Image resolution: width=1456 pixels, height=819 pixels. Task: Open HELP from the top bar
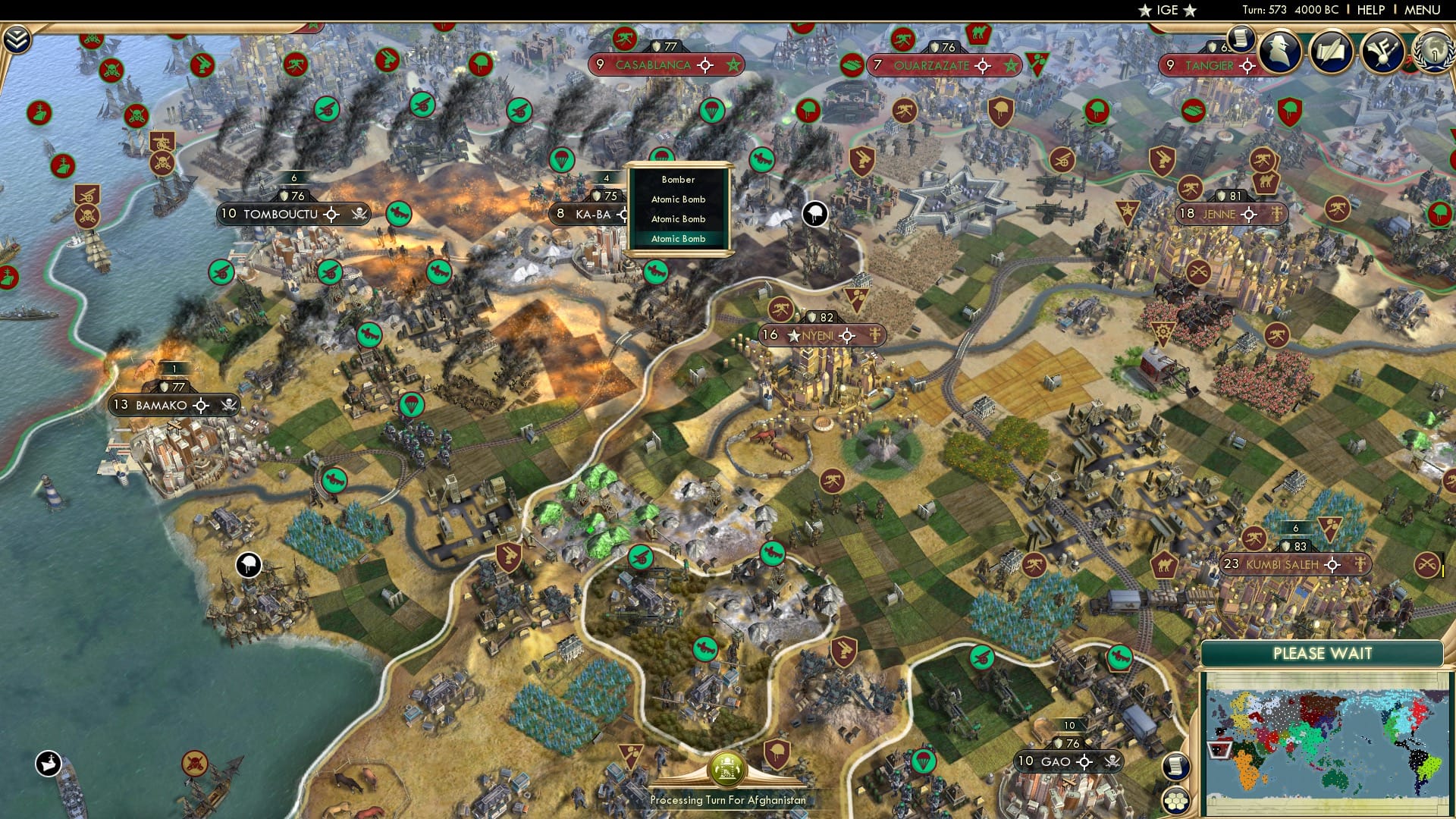(1371, 10)
